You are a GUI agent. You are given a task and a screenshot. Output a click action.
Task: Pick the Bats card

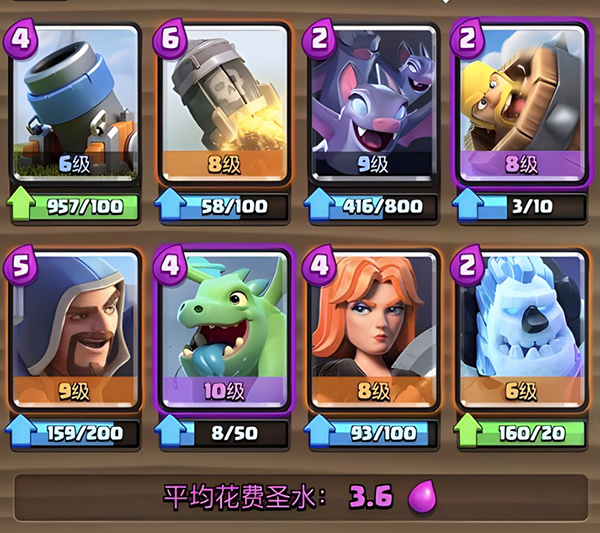click(x=371, y=102)
